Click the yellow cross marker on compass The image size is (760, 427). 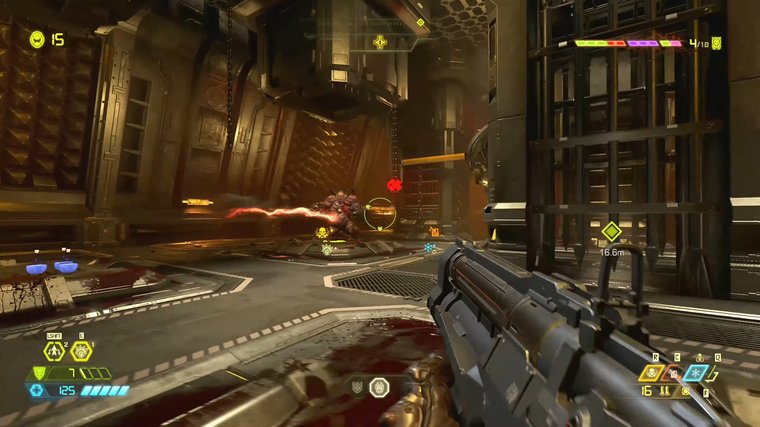pyautogui.click(x=380, y=42)
